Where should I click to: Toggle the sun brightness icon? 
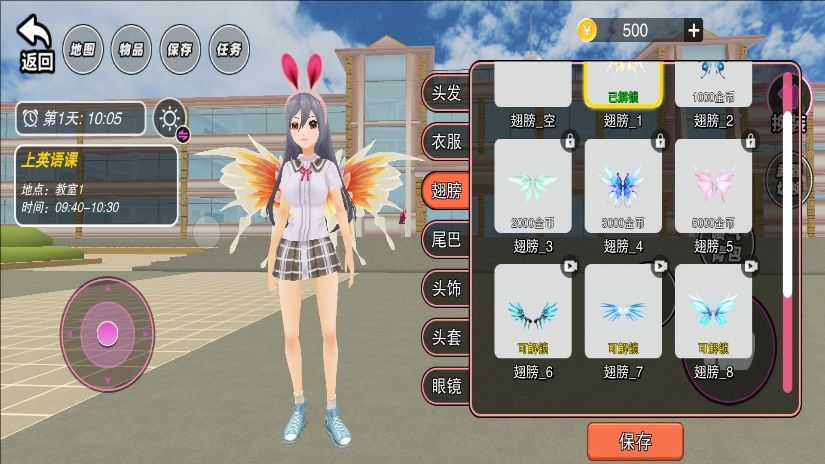pos(170,118)
